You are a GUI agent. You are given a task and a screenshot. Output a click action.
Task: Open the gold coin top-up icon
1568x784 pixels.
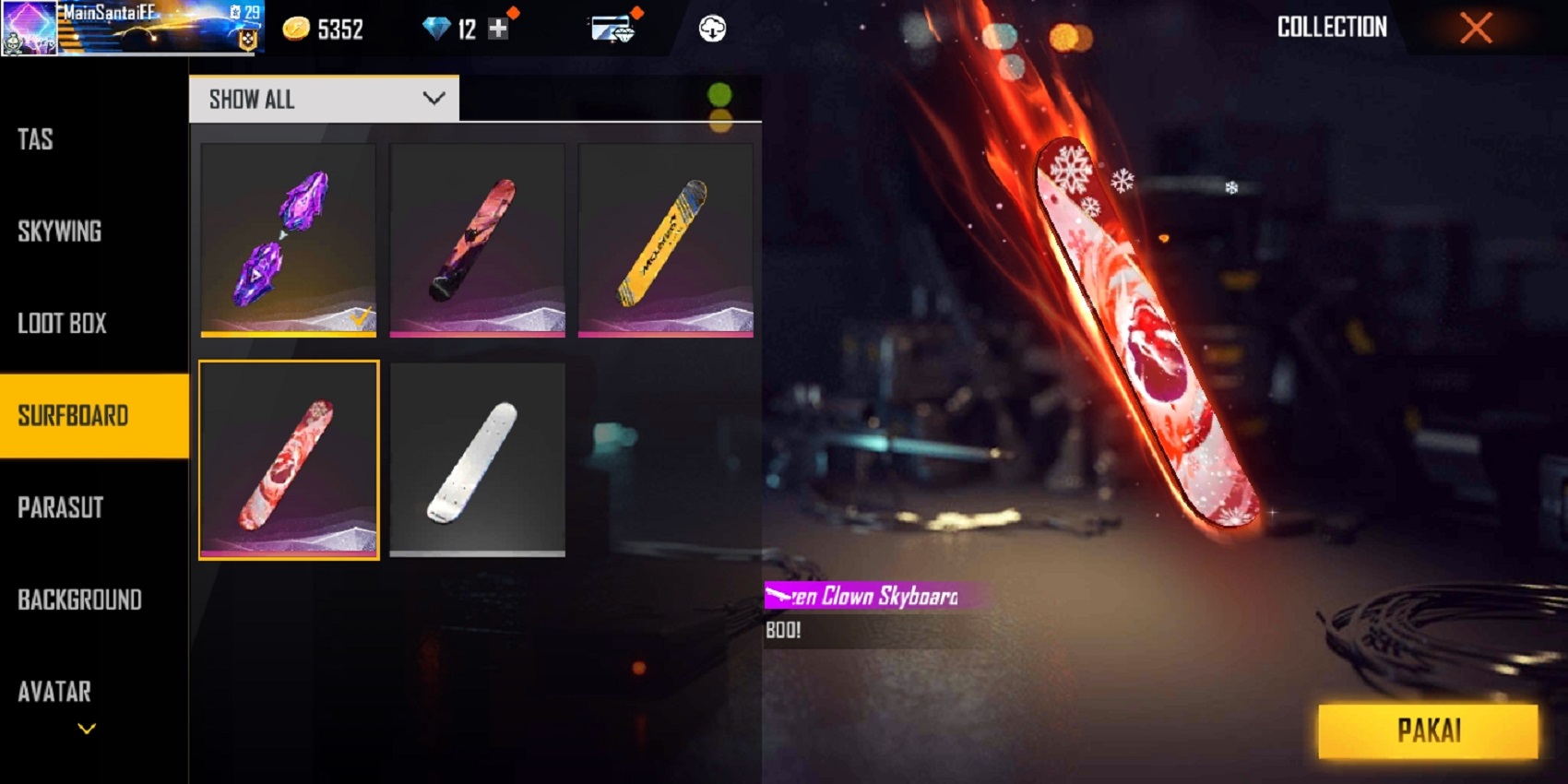point(295,29)
